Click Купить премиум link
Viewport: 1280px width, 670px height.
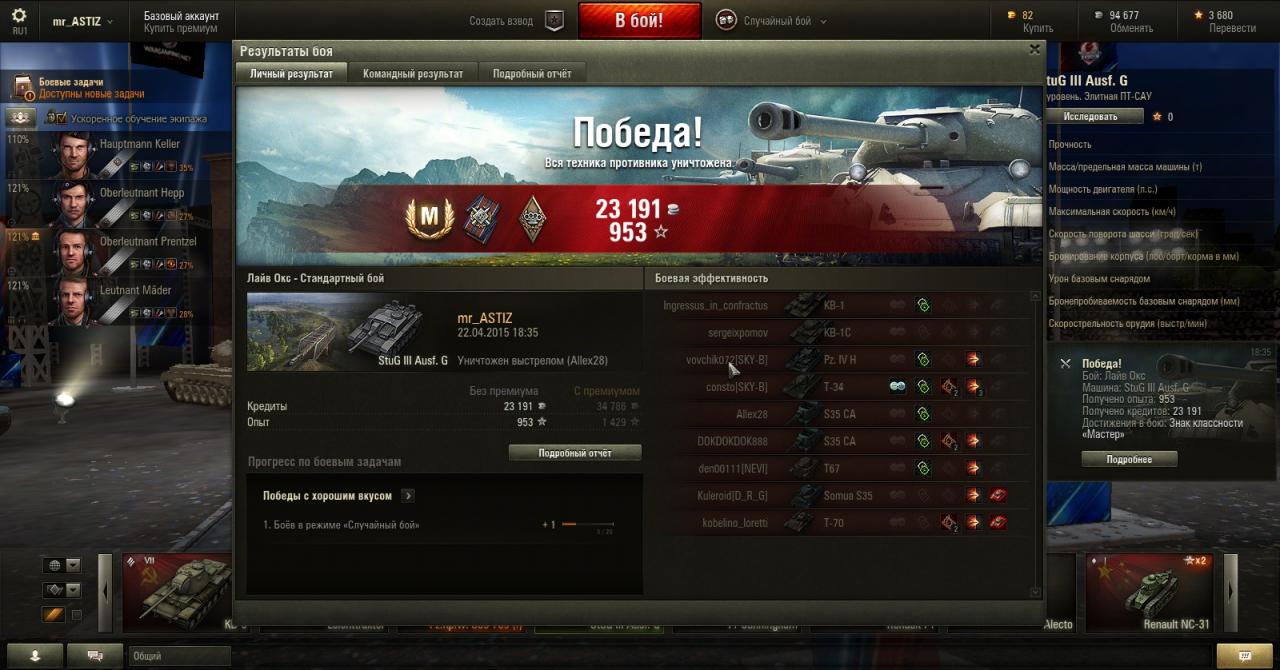(181, 29)
